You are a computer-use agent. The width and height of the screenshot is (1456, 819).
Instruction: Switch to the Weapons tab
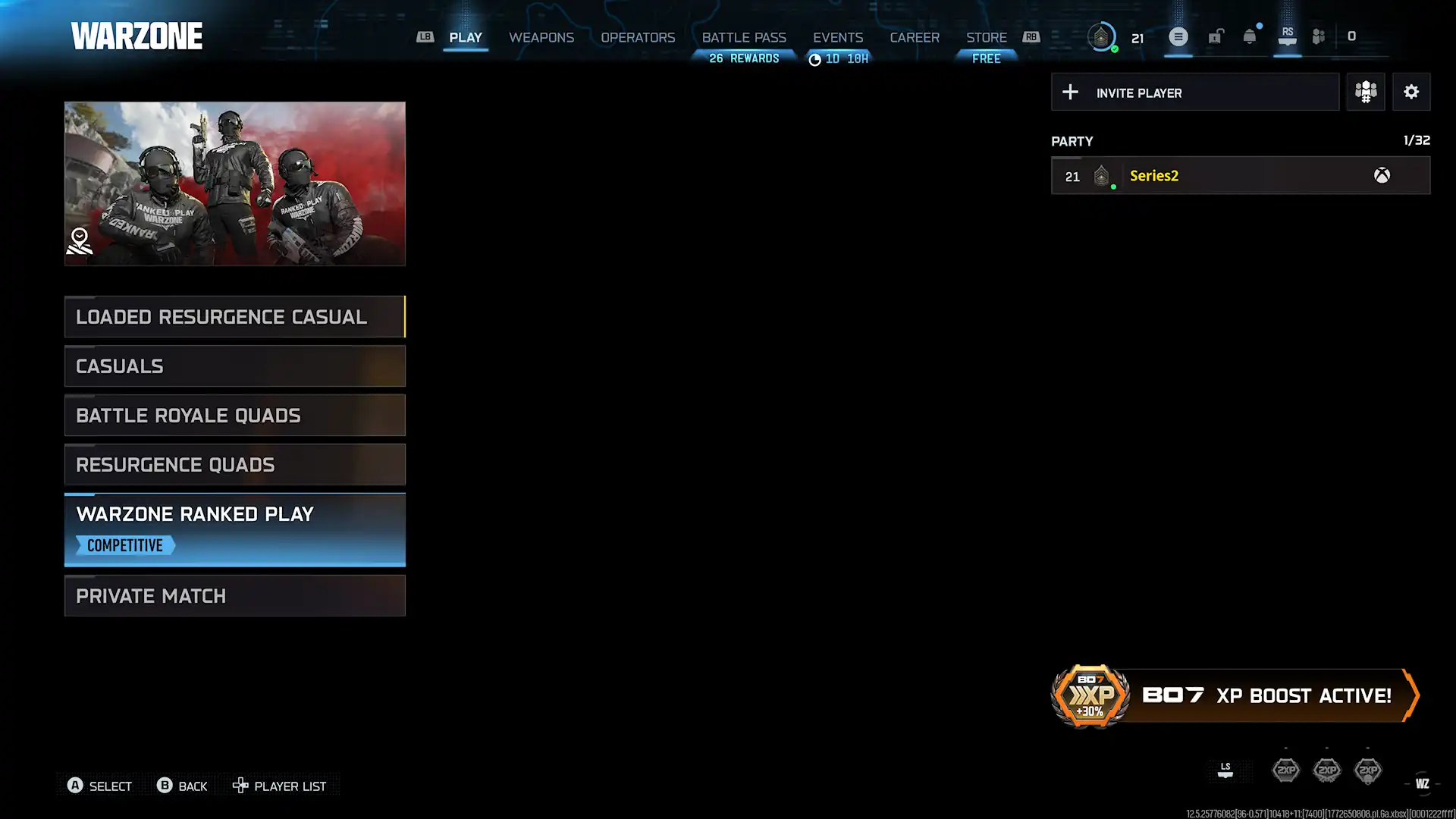pyautogui.click(x=541, y=37)
